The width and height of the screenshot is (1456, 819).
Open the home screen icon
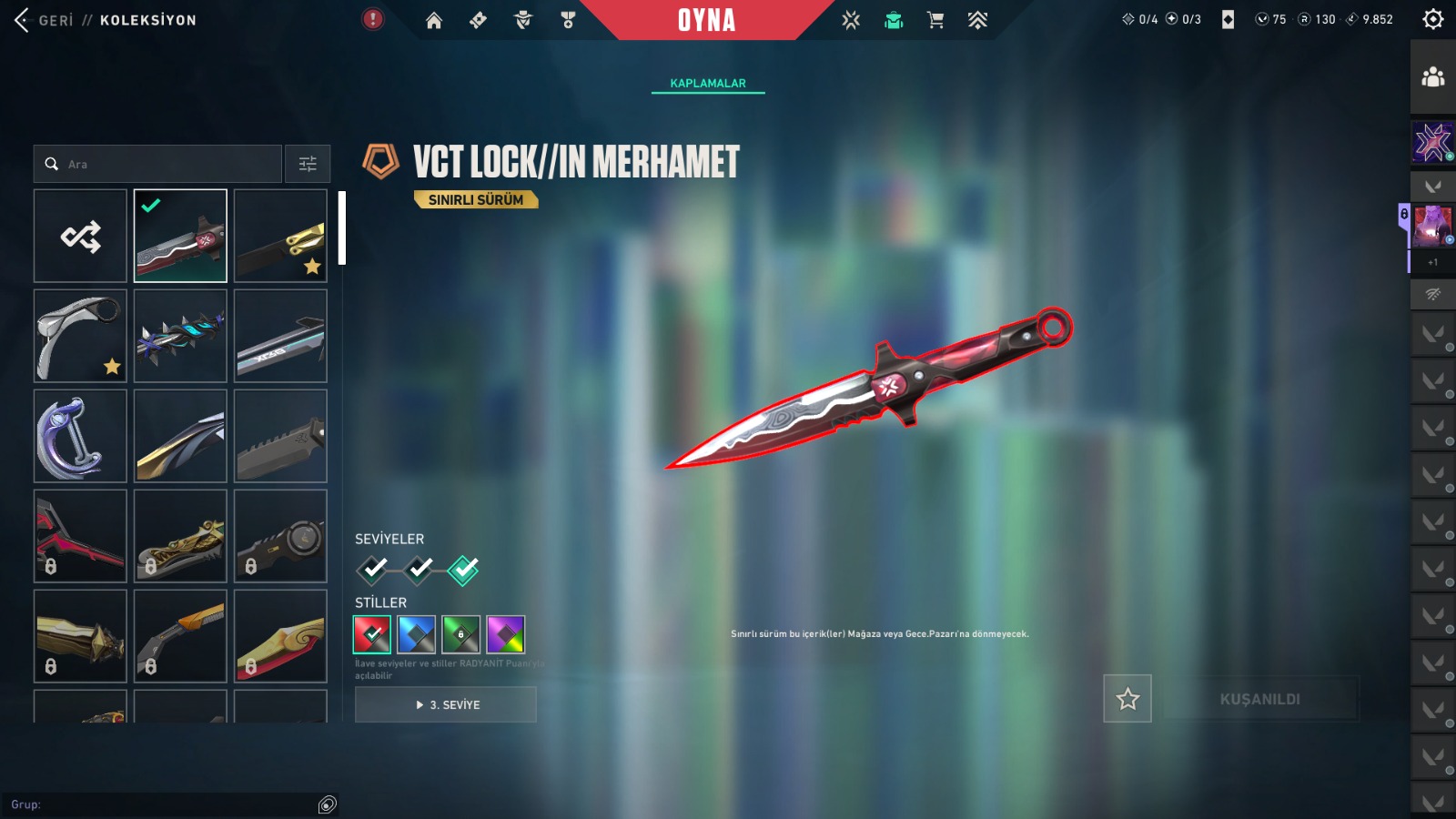click(x=434, y=20)
